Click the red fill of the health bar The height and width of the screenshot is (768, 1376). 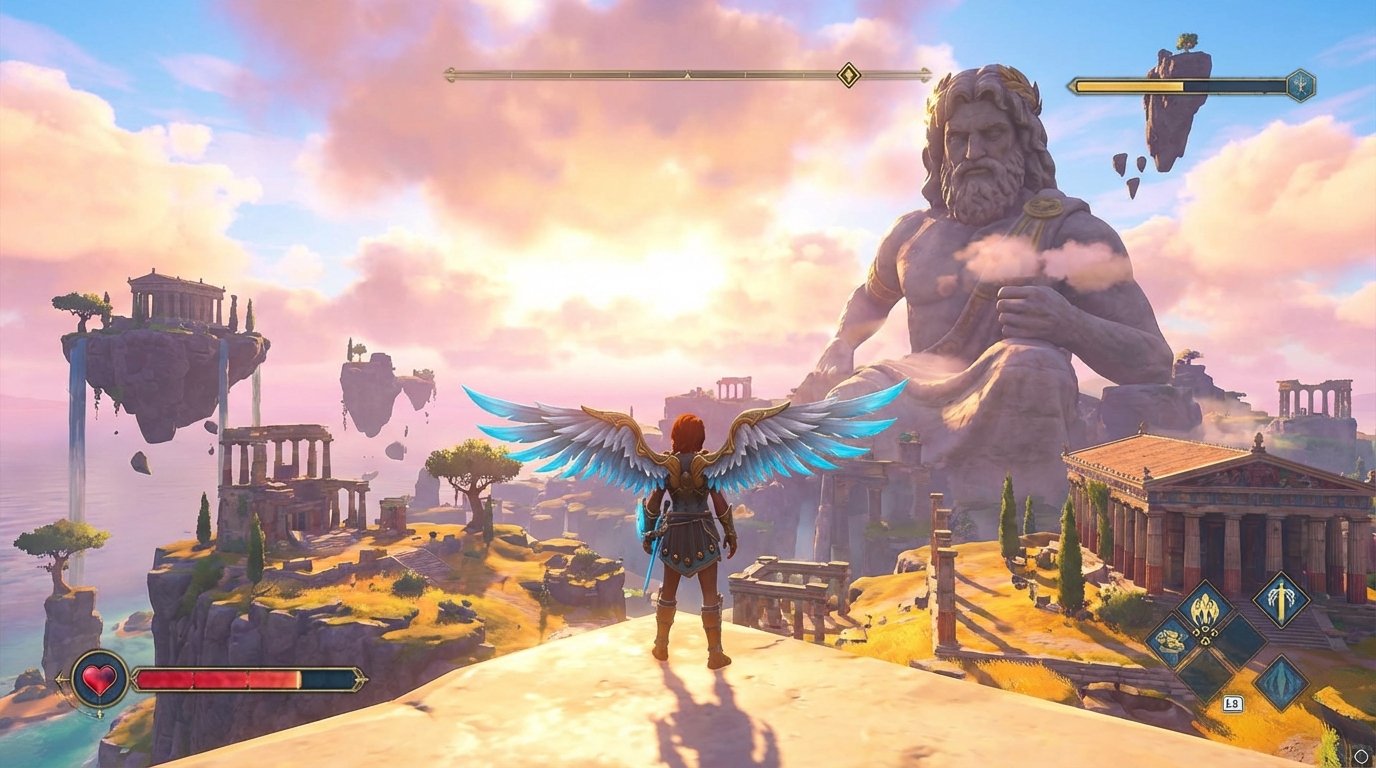[x=210, y=678]
